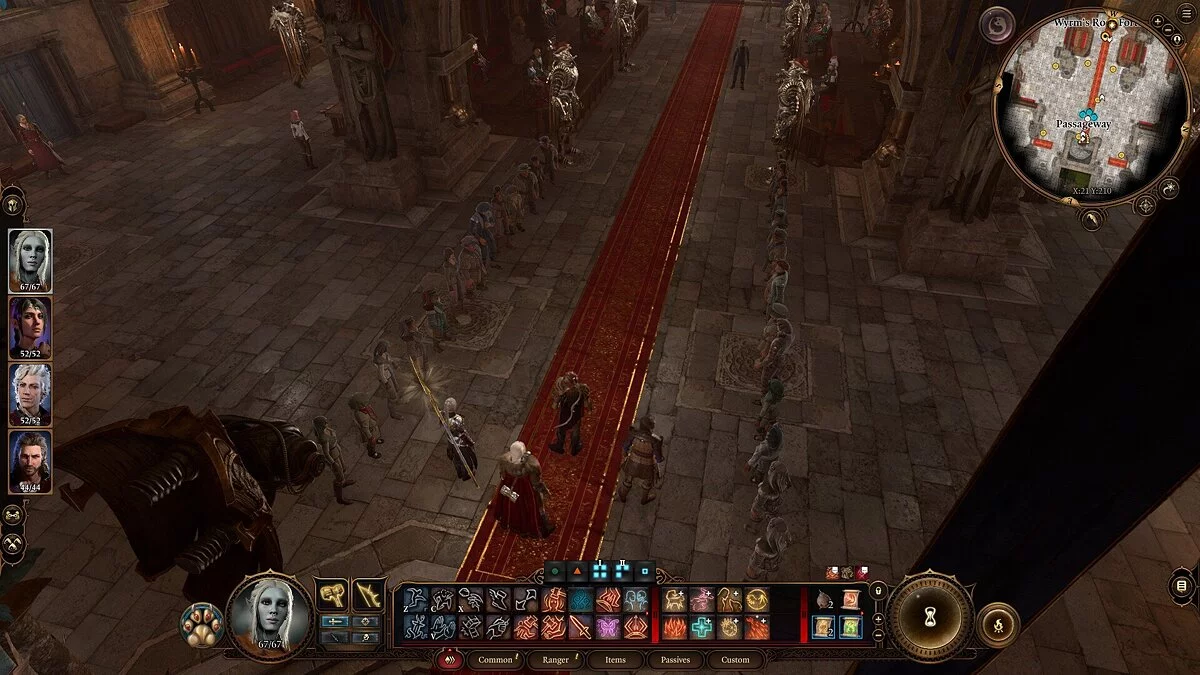Show the Items hotbar tab
The image size is (1200, 675).
615,660
